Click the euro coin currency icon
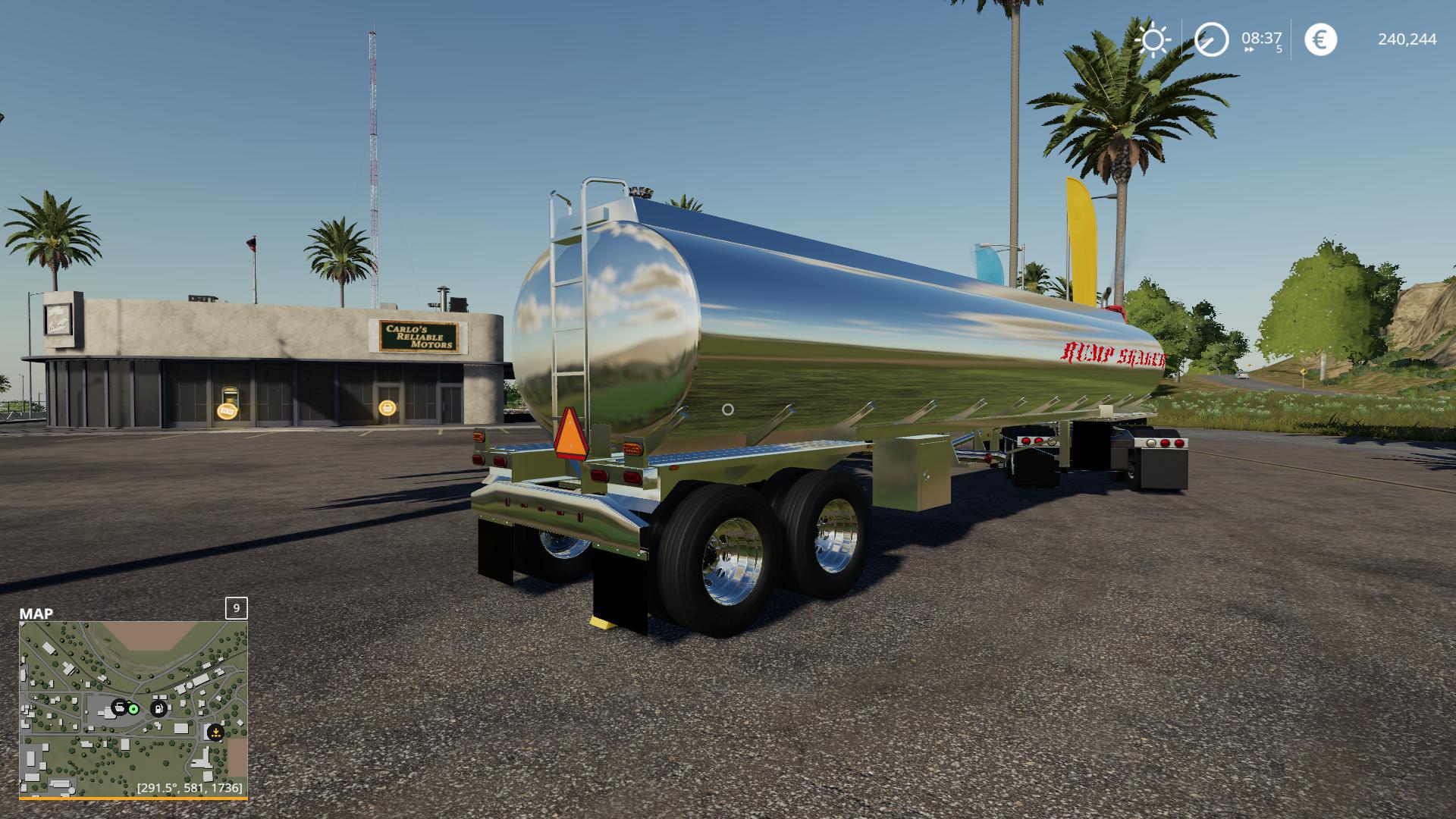Screen dimensions: 1456x819 (1319, 39)
